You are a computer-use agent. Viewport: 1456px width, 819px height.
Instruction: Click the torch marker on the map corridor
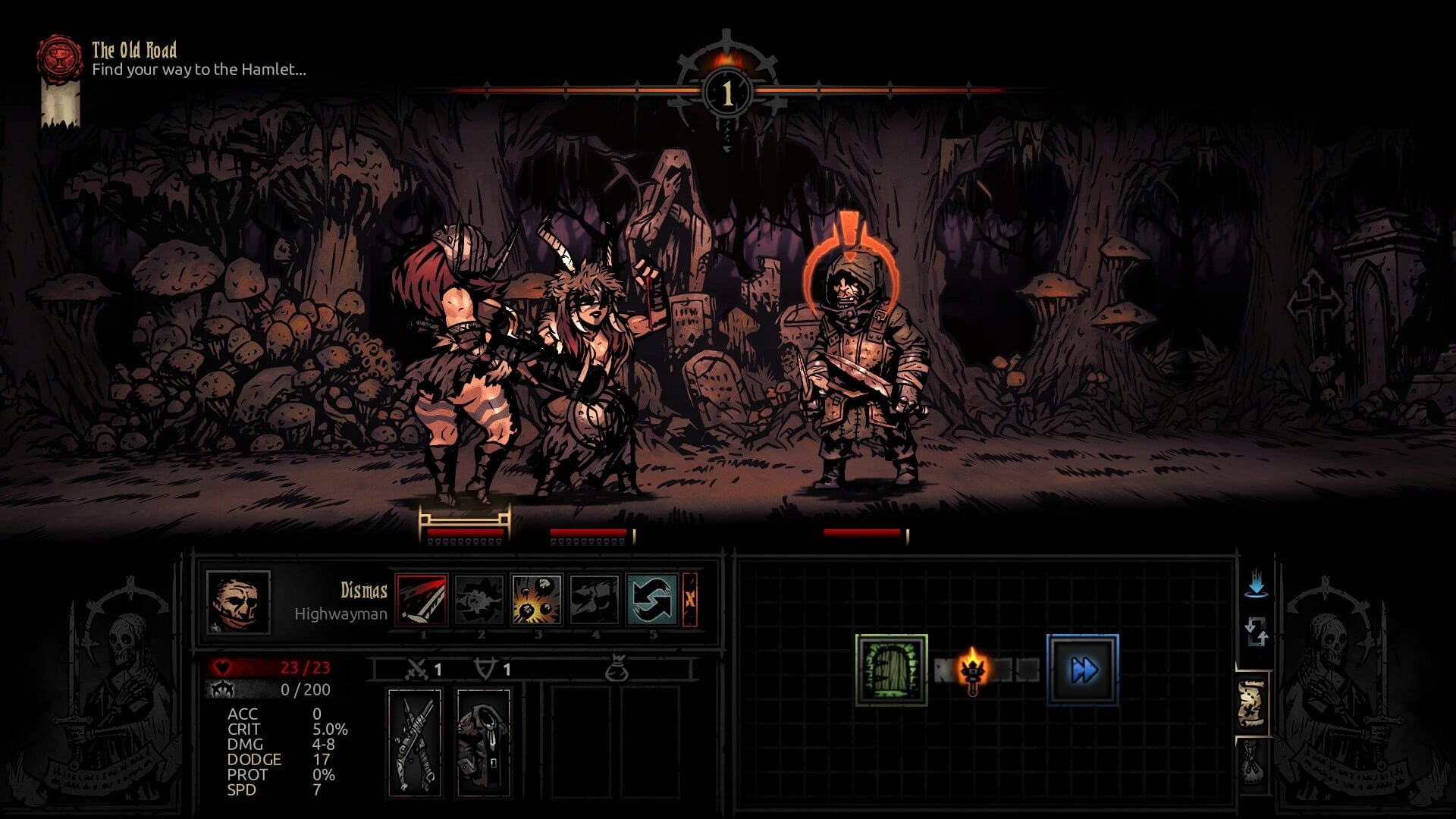972,670
